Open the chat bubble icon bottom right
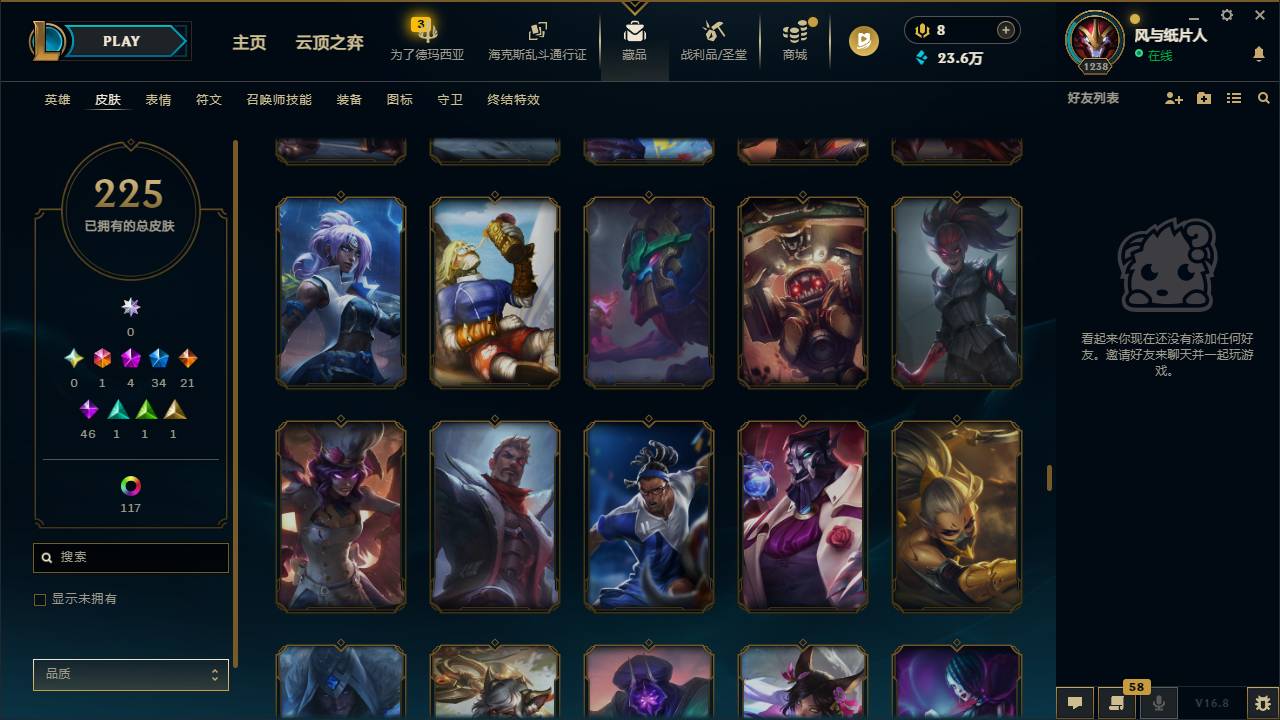The height and width of the screenshot is (720, 1280). pyautogui.click(x=1075, y=703)
